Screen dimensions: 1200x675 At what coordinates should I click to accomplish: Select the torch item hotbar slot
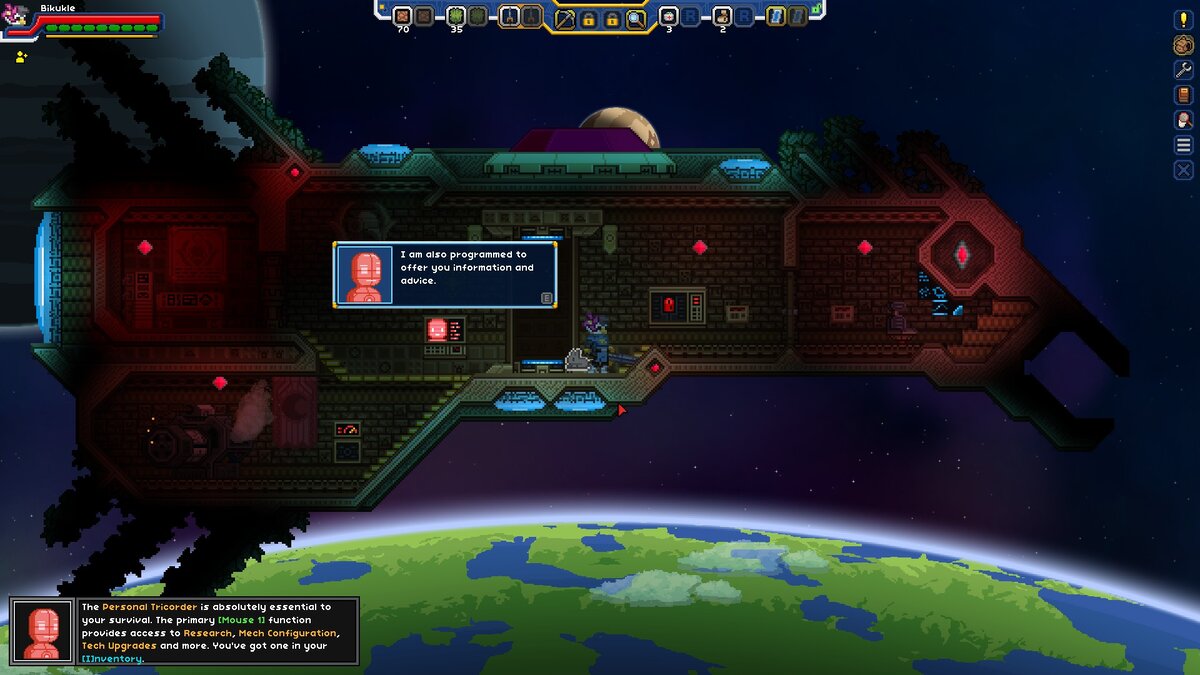point(722,16)
